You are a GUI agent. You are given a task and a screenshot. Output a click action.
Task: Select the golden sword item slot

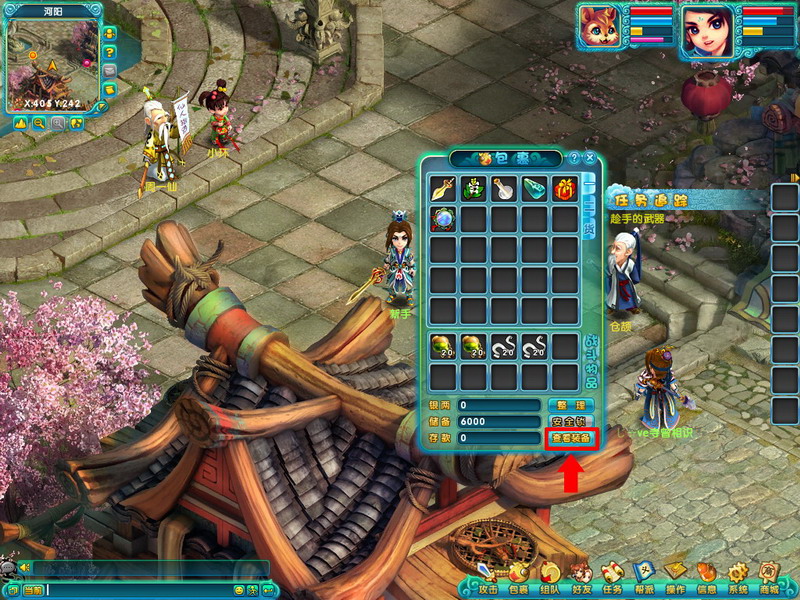pos(443,188)
